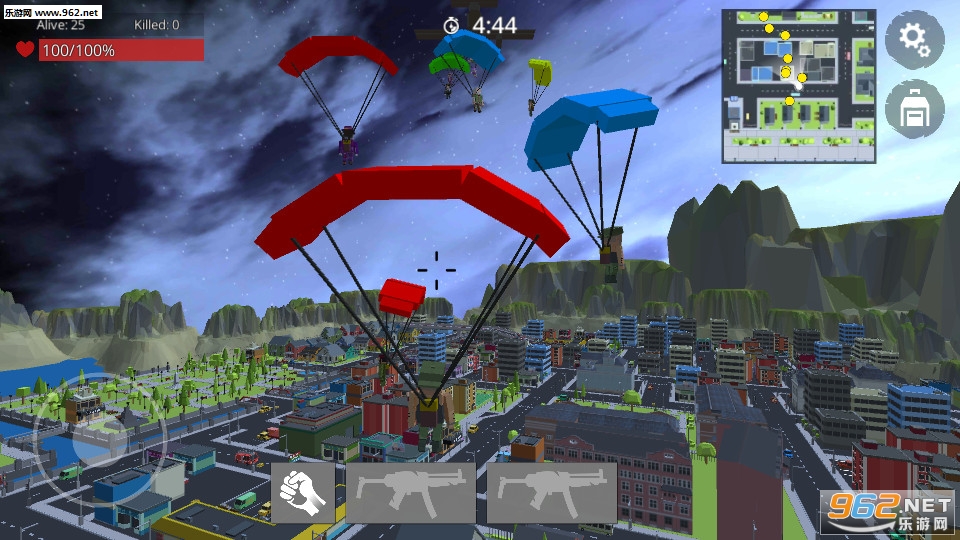The height and width of the screenshot is (540, 960).
Task: Select the fist melee weapon slot
Action: (x=303, y=493)
